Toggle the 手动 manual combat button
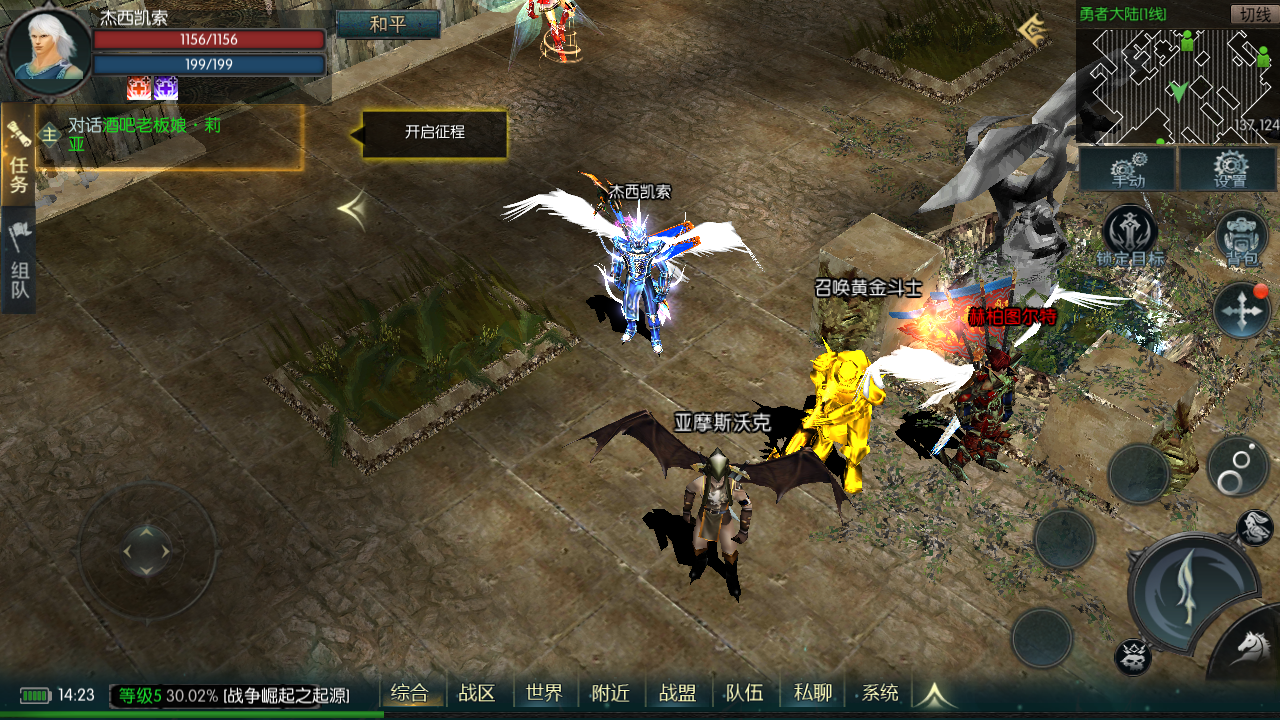 1127,169
